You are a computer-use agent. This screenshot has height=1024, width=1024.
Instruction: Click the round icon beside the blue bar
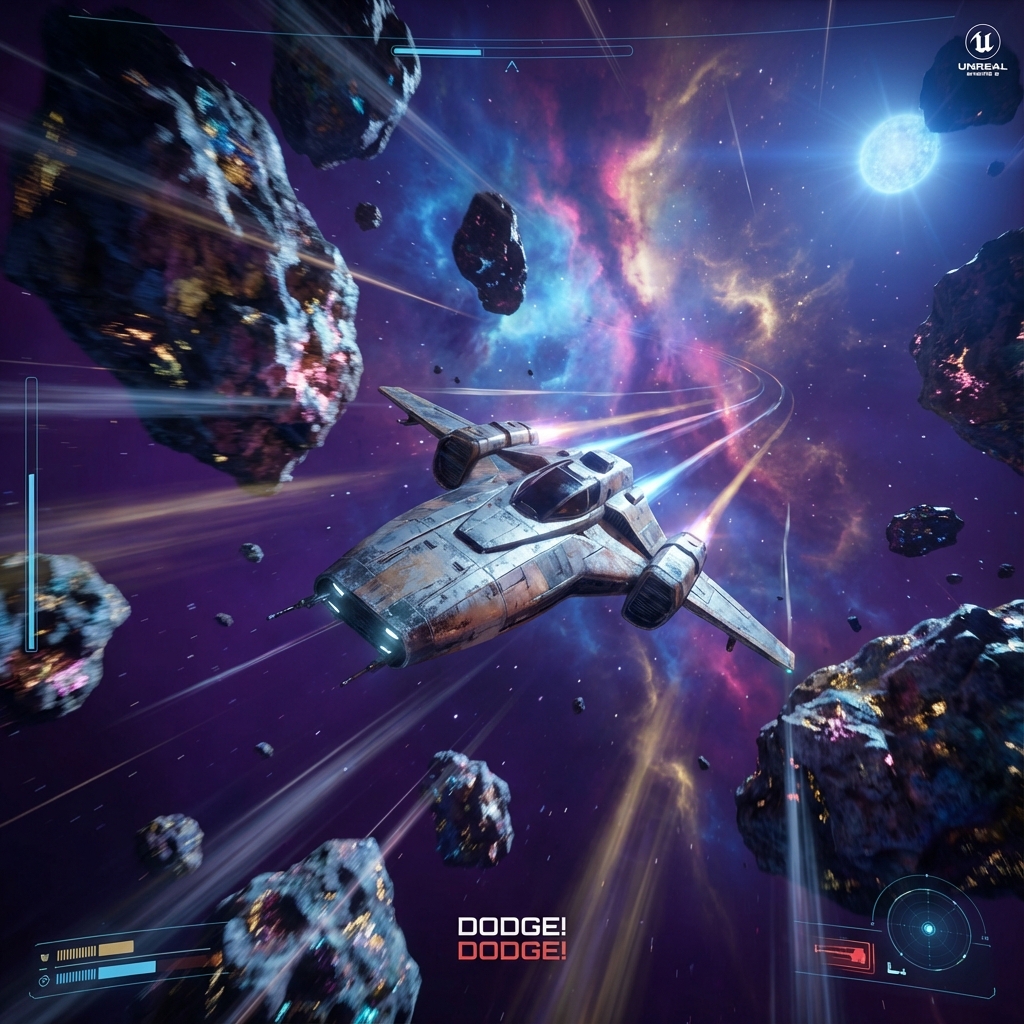tap(45, 980)
